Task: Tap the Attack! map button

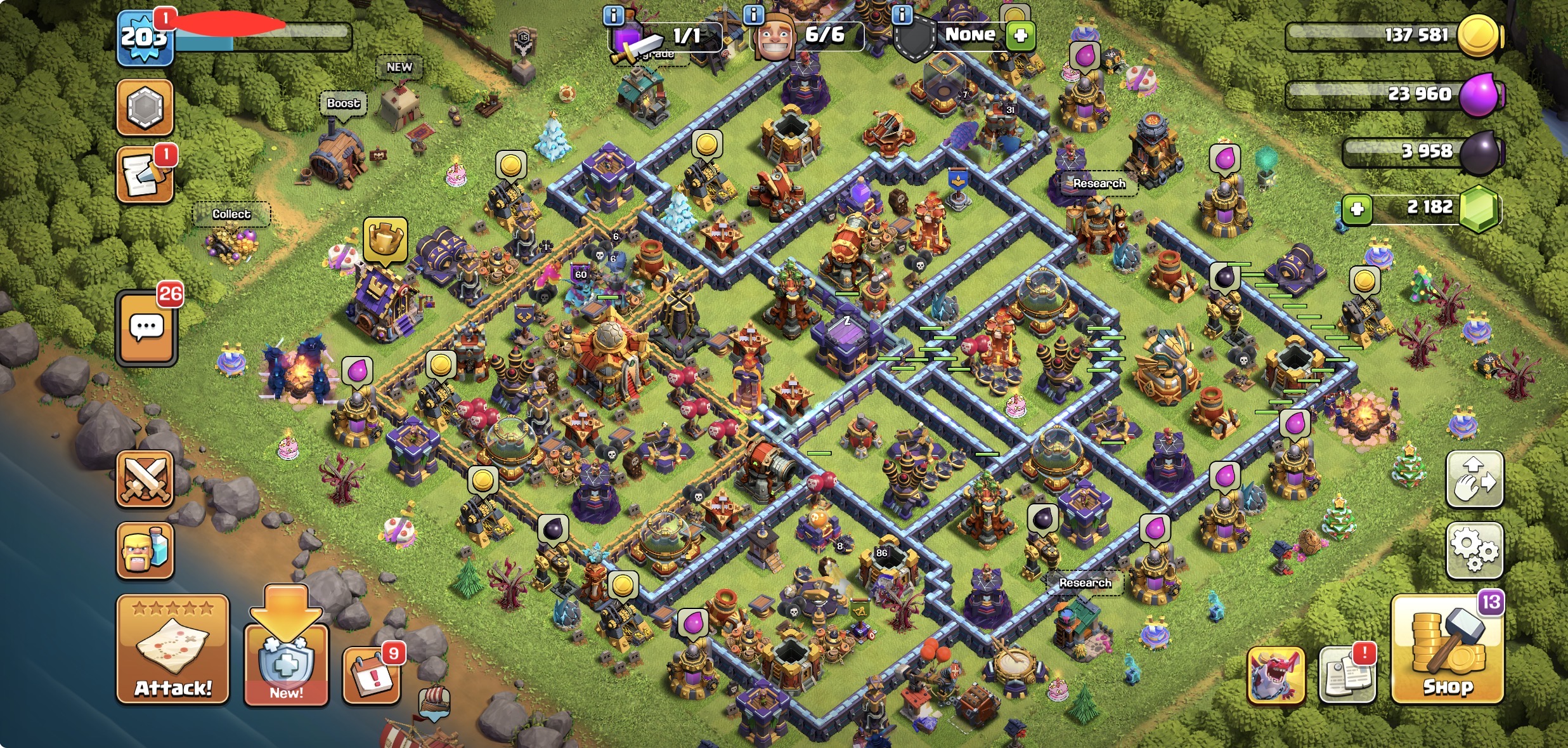Action: (172, 650)
